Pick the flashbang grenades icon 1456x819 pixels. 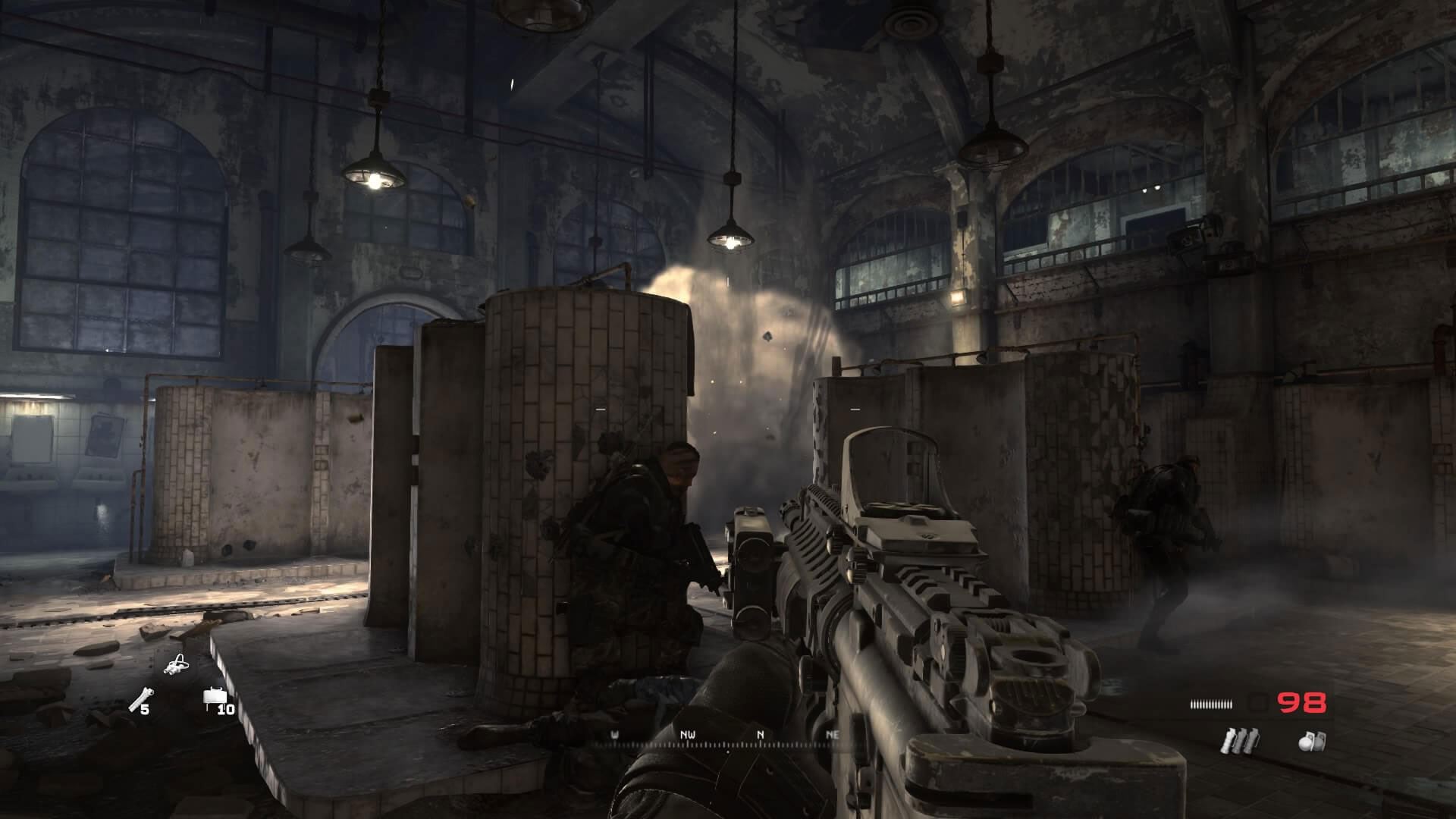[x=1239, y=740]
